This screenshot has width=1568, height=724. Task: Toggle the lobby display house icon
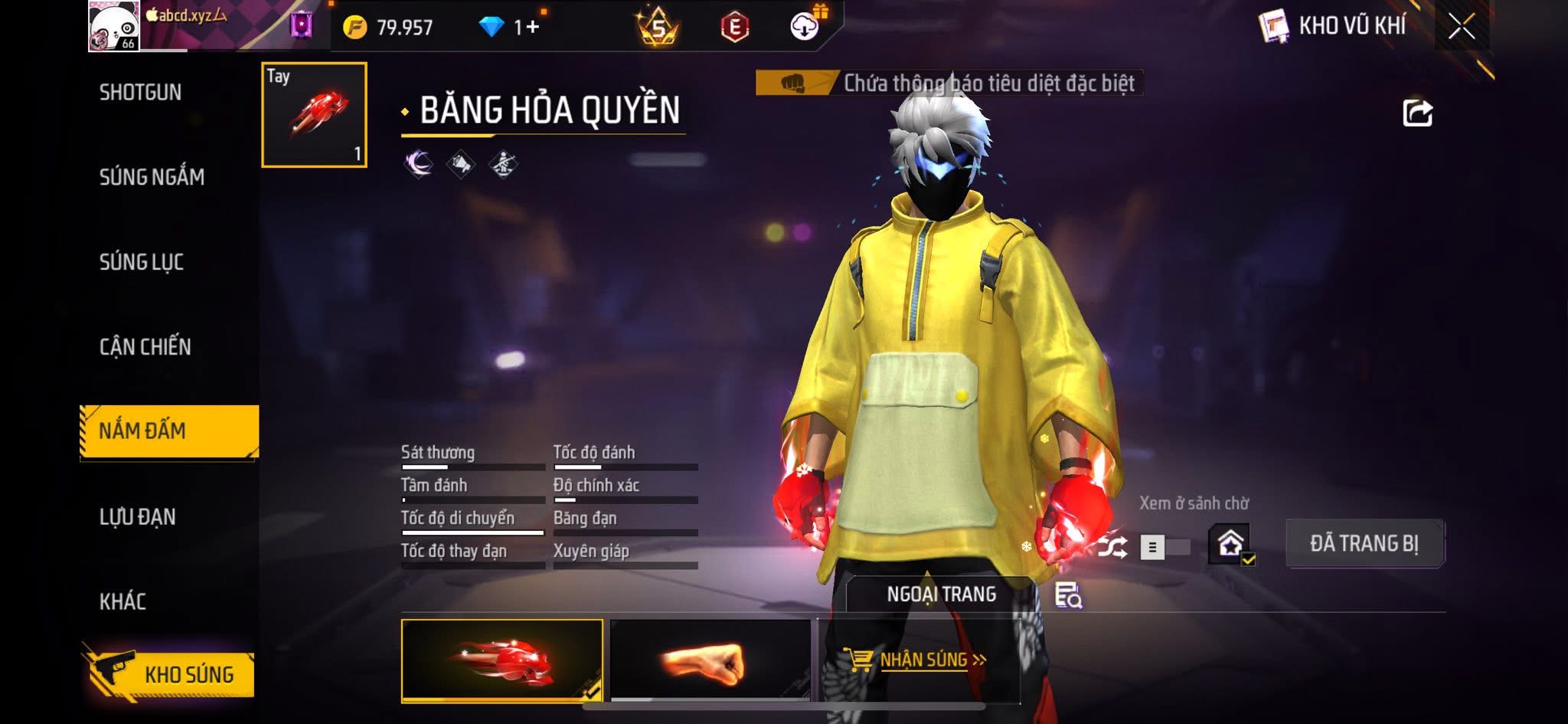pyautogui.click(x=1230, y=544)
